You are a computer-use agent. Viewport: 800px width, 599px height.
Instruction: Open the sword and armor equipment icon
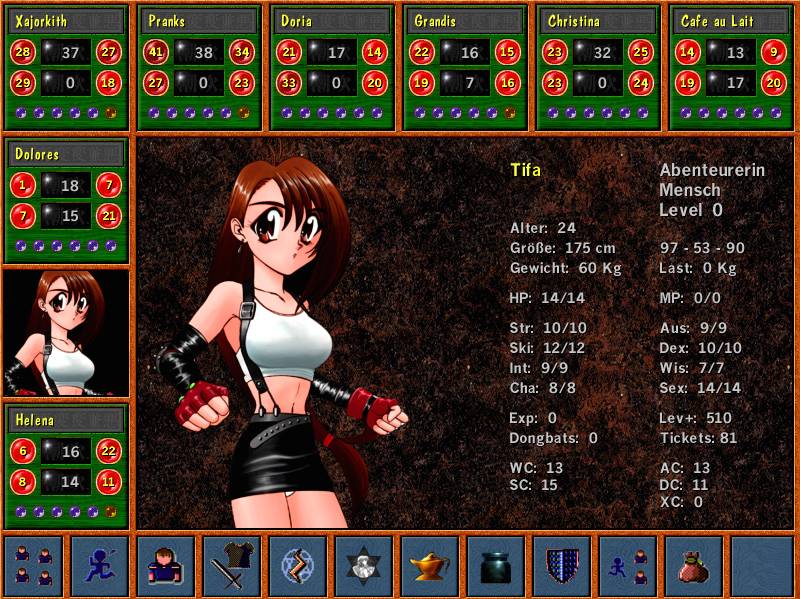(231, 565)
